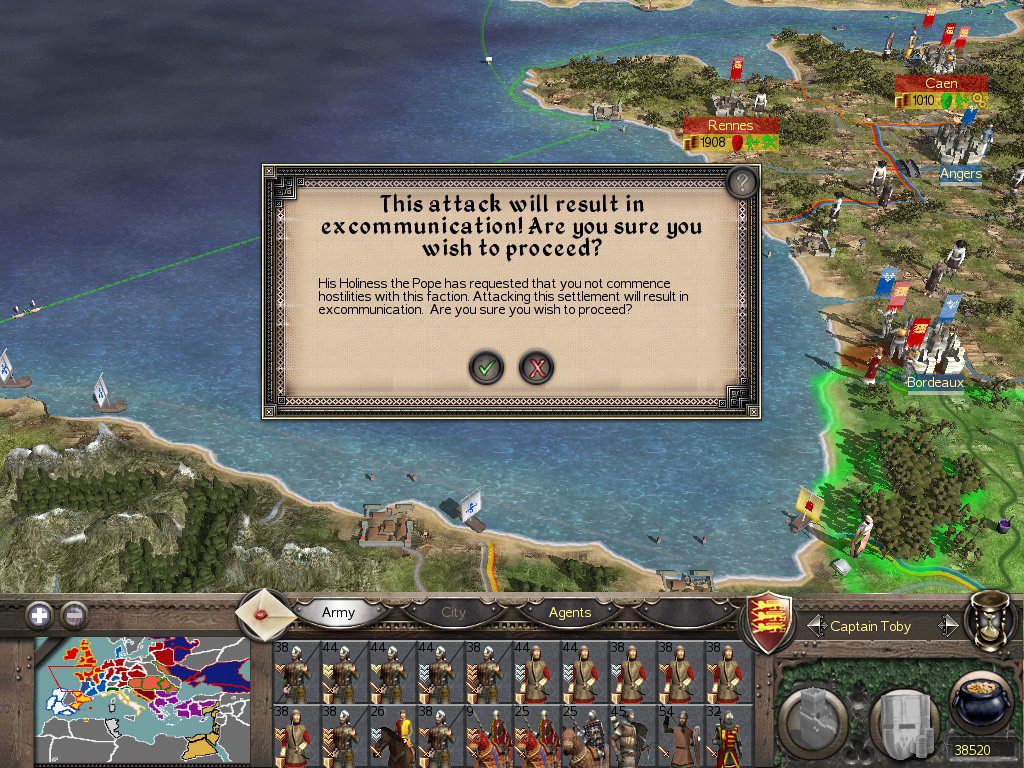Image resolution: width=1024 pixels, height=768 pixels.
Task: Open the England faction shield overview
Action: click(x=770, y=620)
